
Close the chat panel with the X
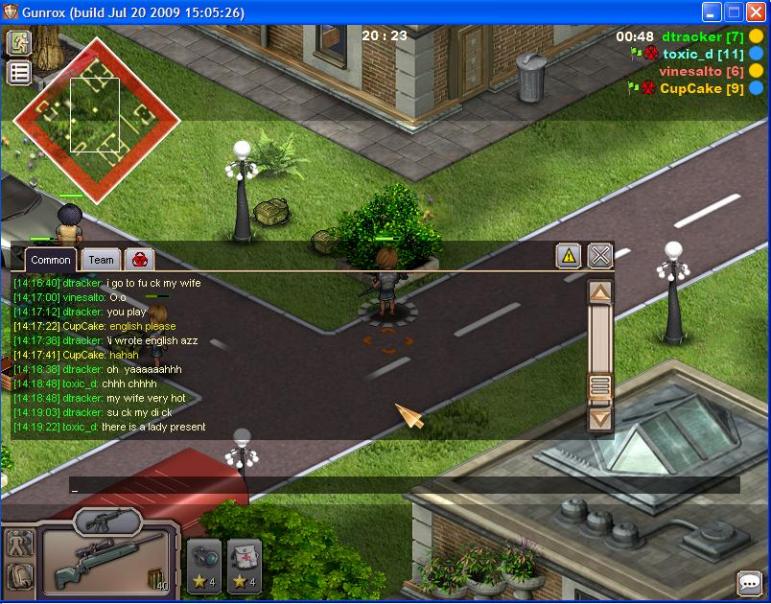(600, 256)
